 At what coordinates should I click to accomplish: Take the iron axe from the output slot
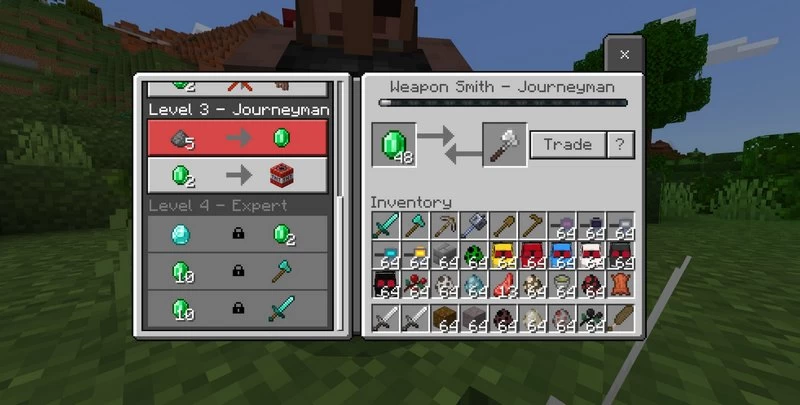(x=504, y=145)
